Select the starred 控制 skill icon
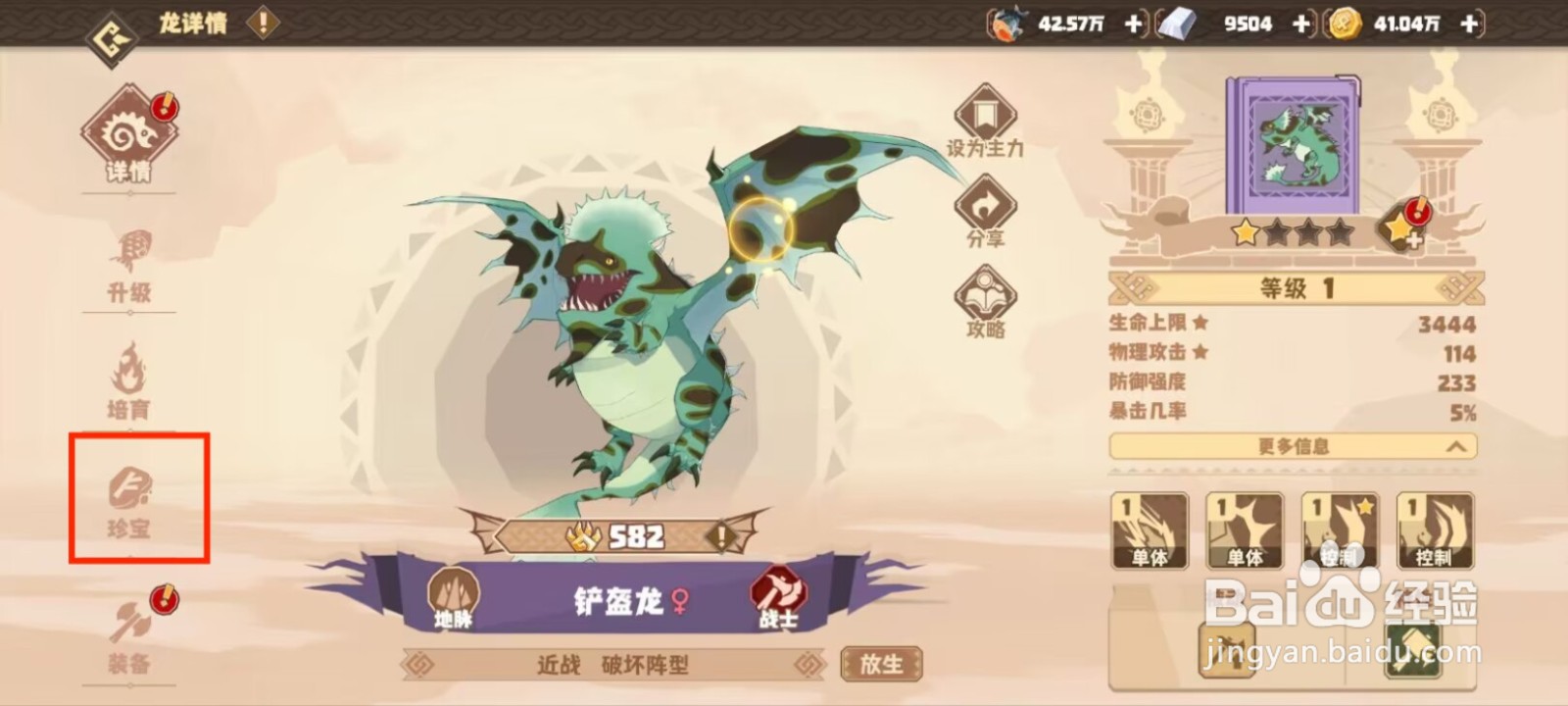 point(1340,529)
